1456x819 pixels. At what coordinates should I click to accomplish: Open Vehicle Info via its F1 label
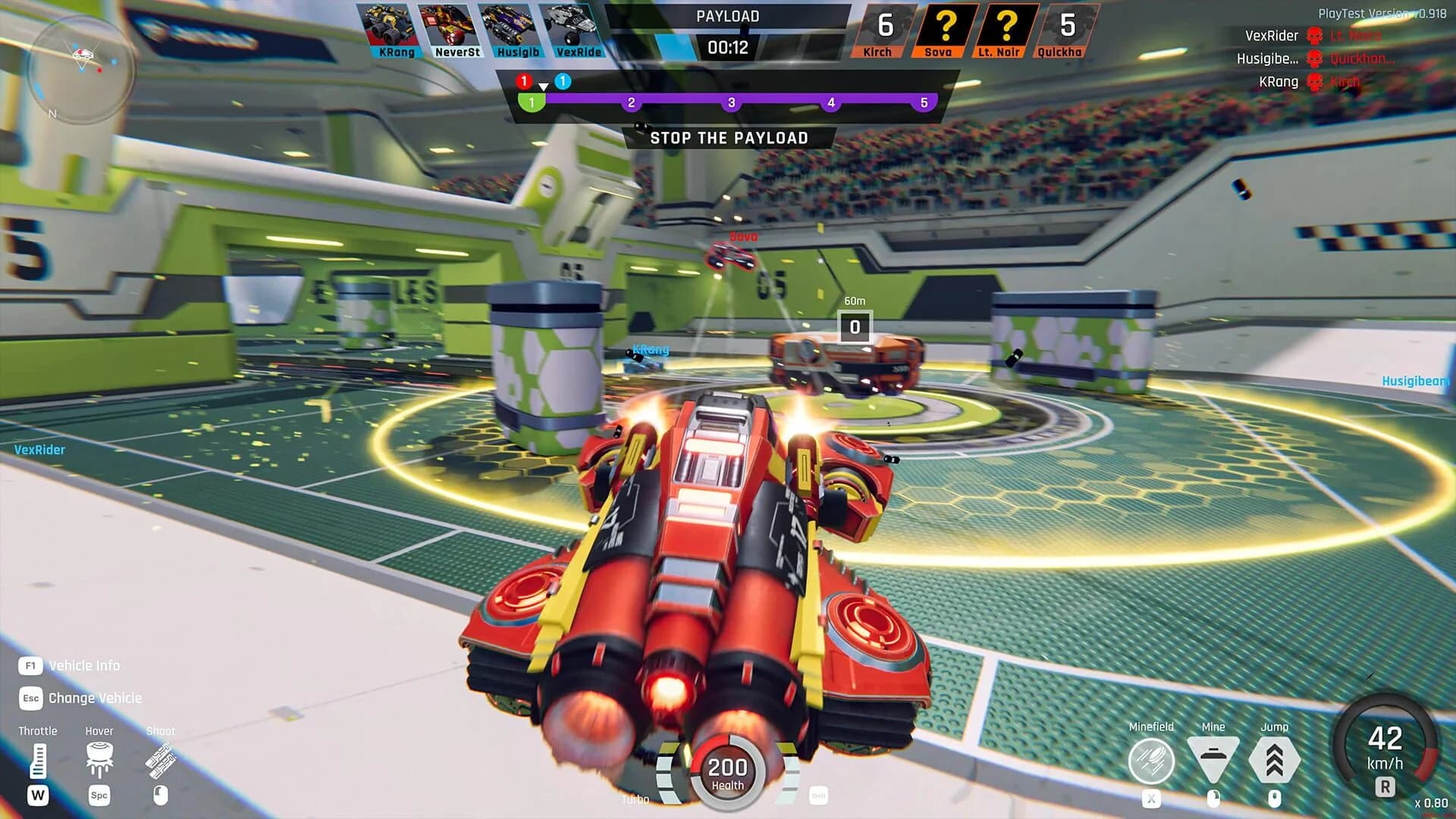pyautogui.click(x=30, y=665)
